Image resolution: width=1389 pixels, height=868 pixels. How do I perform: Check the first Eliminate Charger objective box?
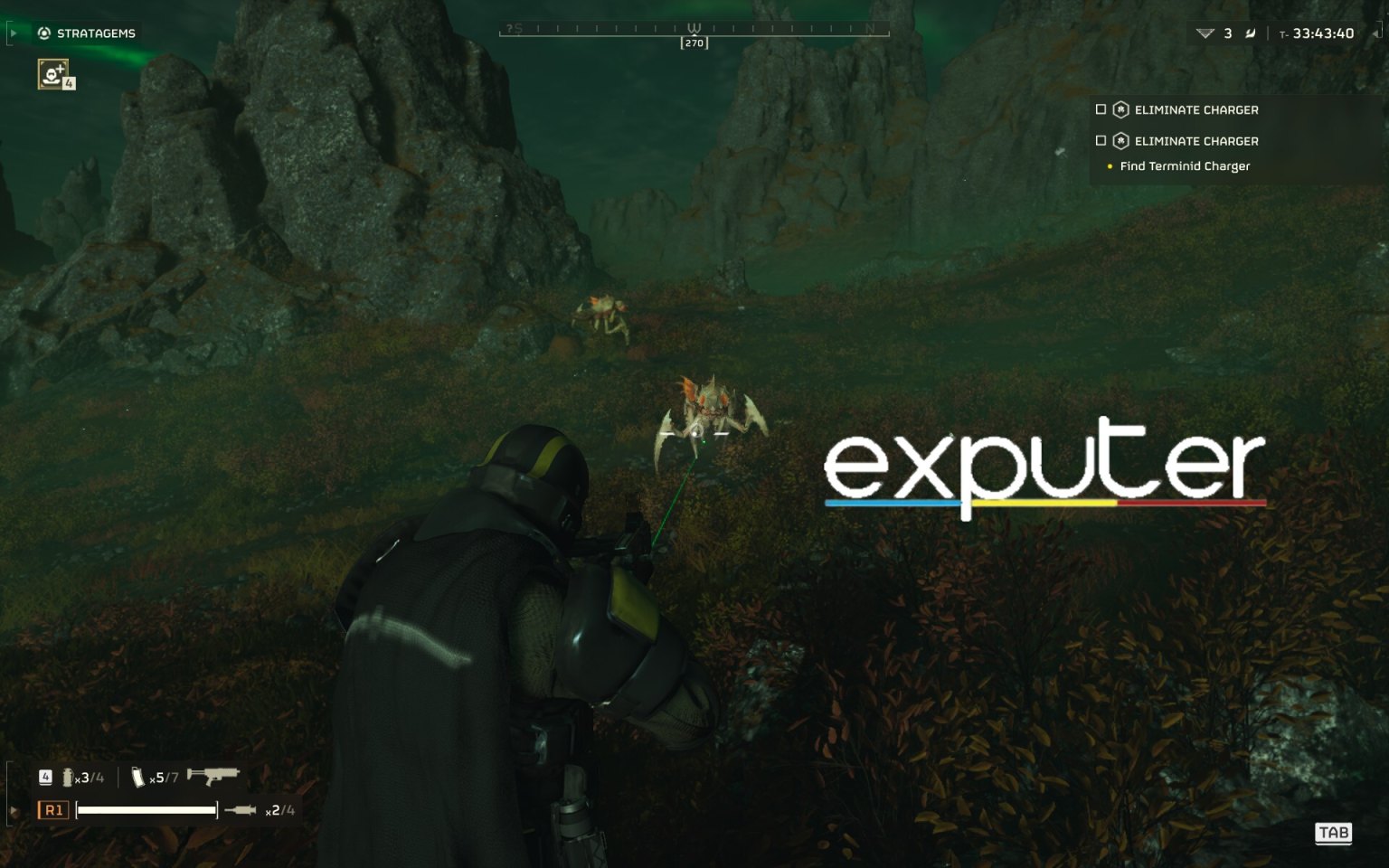point(1101,109)
